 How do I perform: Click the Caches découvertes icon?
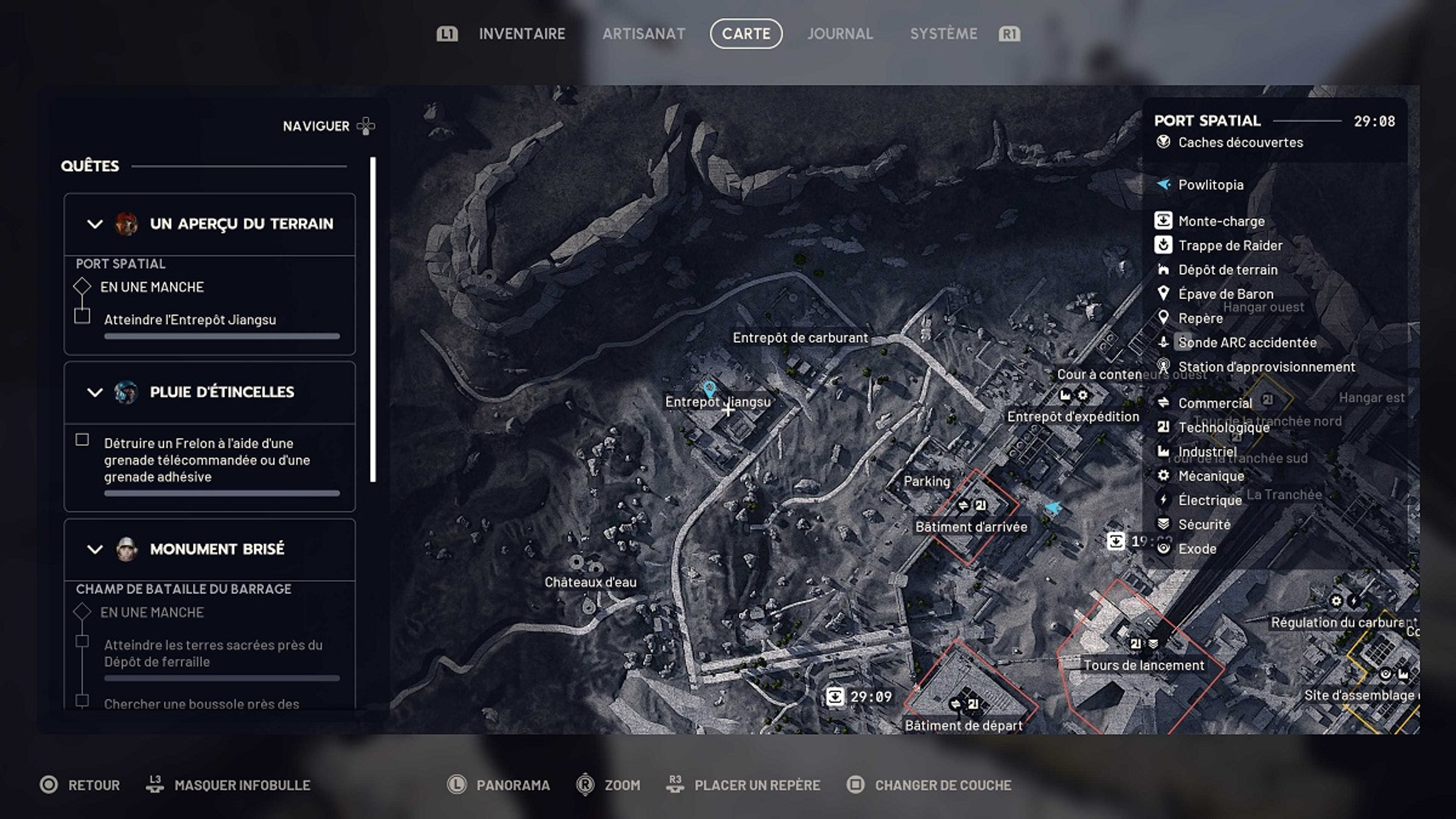coord(1163,143)
